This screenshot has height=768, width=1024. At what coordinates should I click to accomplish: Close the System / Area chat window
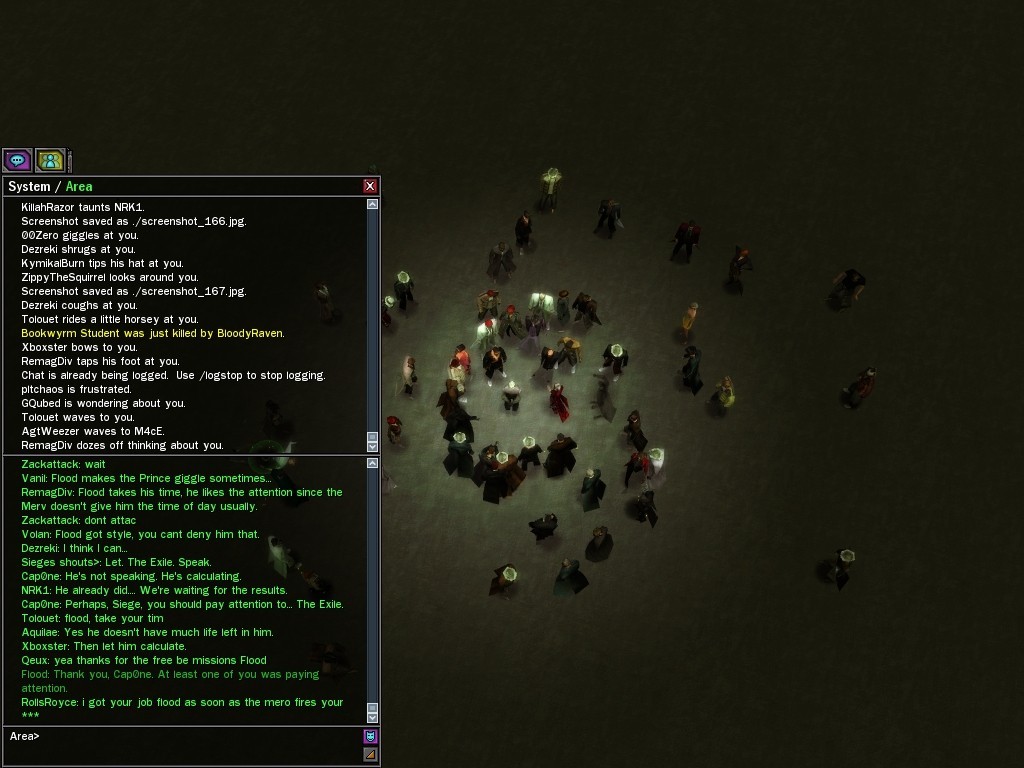tap(370, 186)
